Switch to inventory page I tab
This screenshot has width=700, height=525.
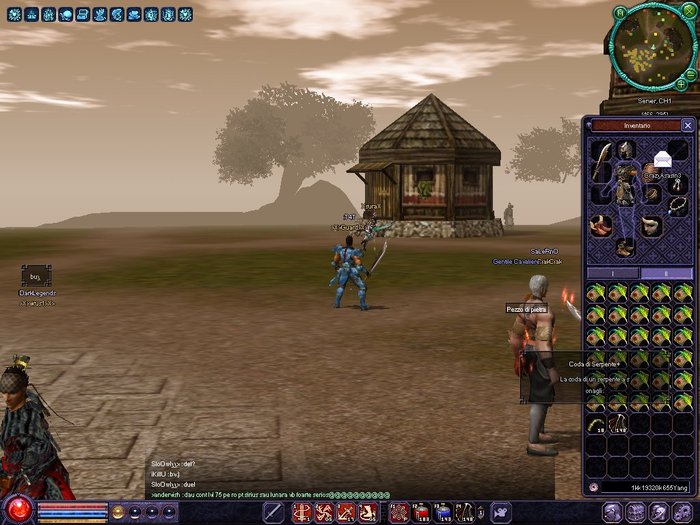611,272
